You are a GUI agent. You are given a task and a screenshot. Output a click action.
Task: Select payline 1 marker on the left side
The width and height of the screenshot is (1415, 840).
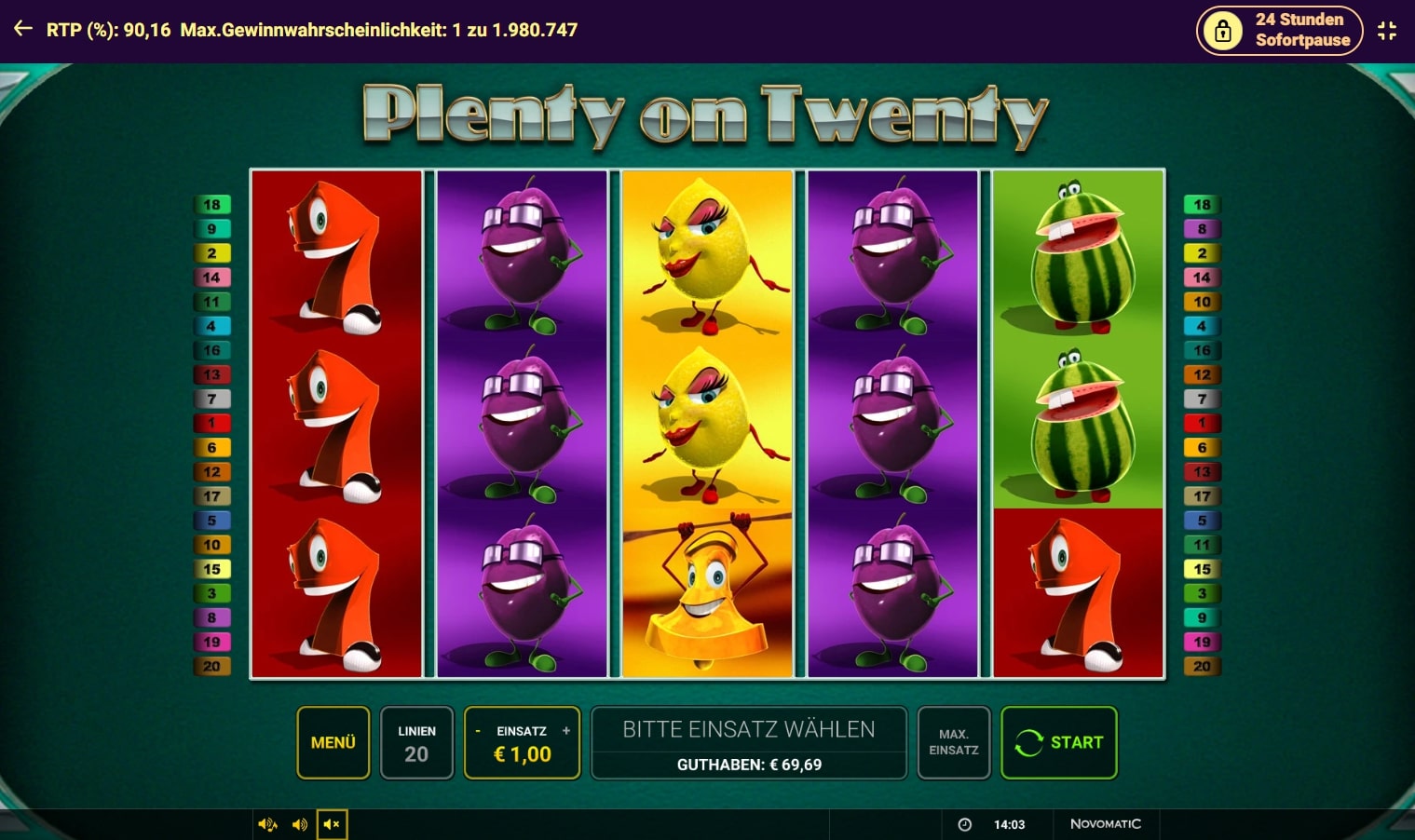tap(211, 423)
